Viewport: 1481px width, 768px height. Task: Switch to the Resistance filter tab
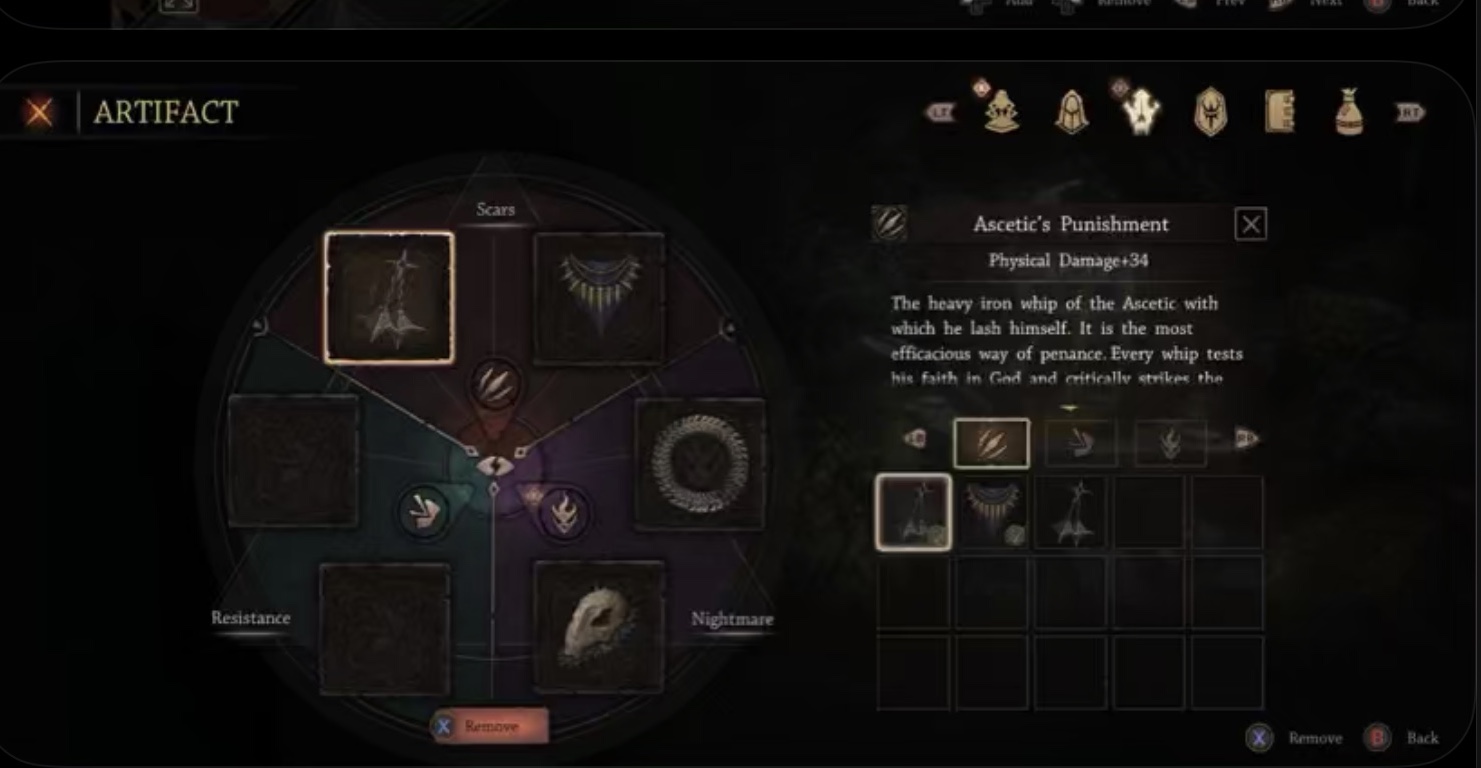tap(1081, 443)
